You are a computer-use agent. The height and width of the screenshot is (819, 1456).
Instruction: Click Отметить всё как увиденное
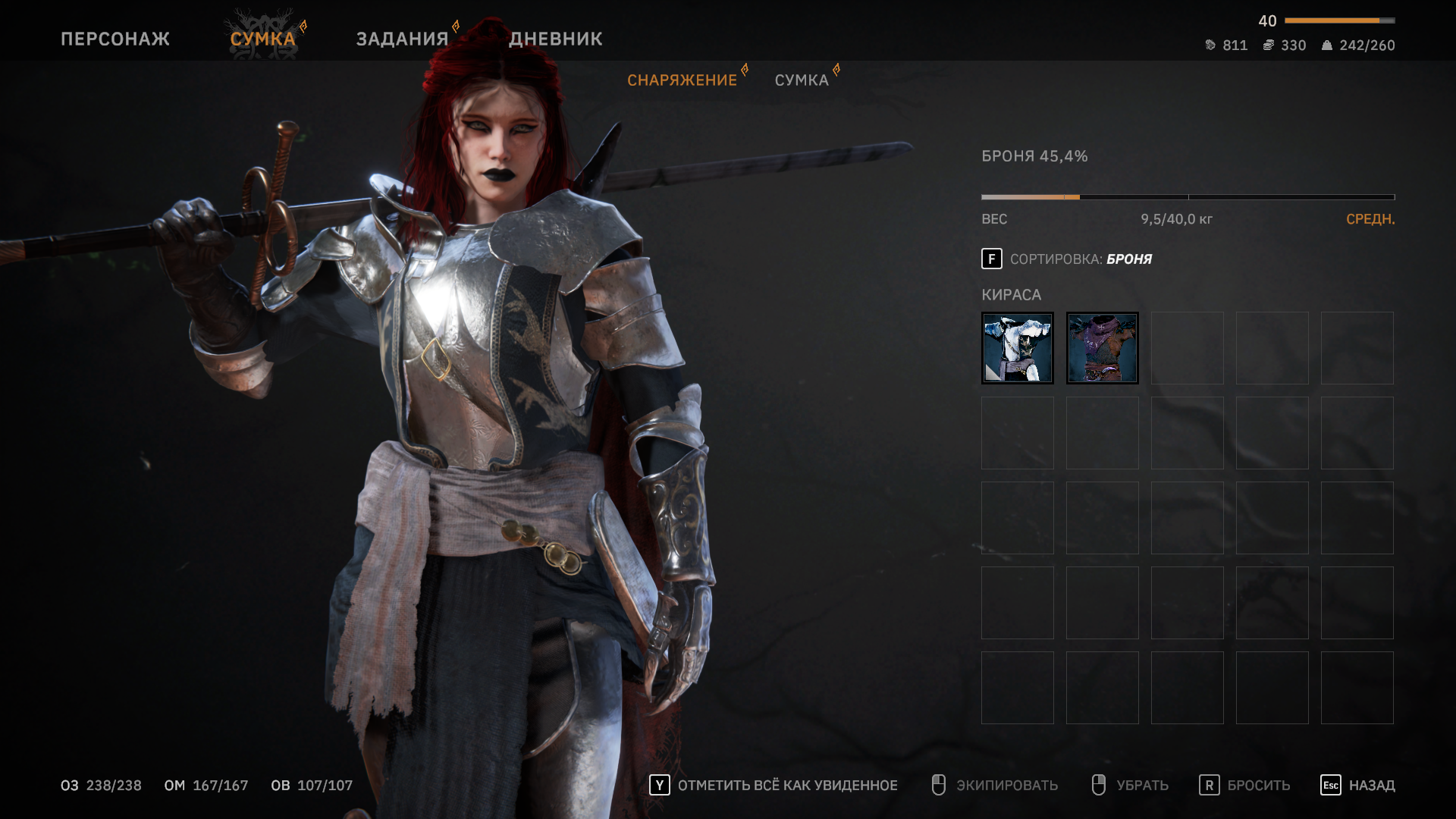coord(773,786)
